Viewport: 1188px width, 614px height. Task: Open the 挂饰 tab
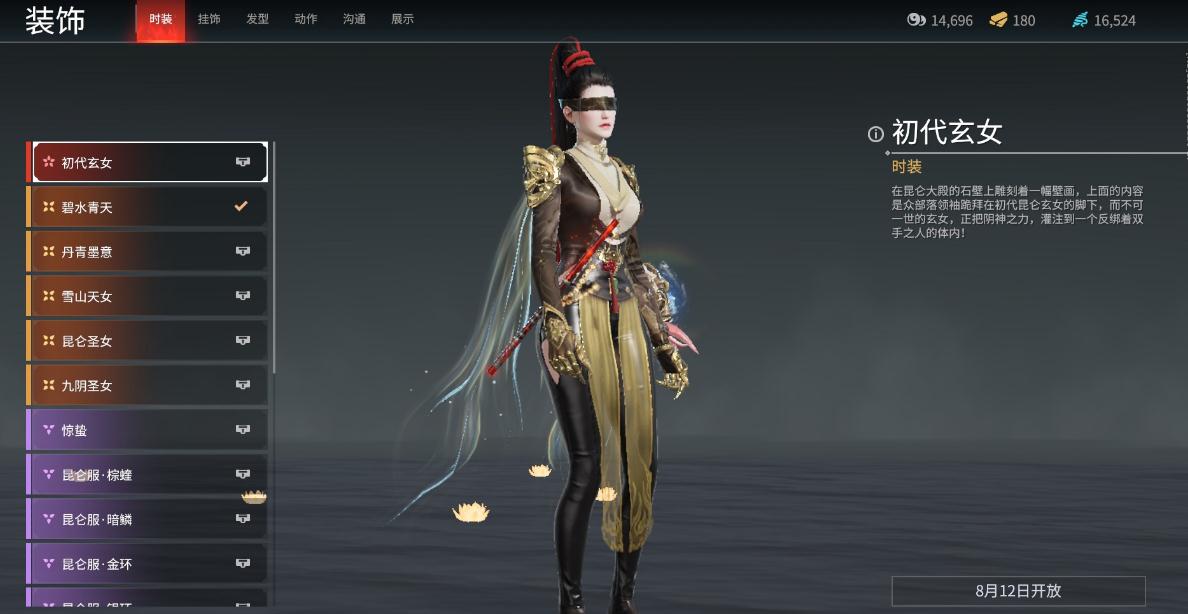point(209,19)
